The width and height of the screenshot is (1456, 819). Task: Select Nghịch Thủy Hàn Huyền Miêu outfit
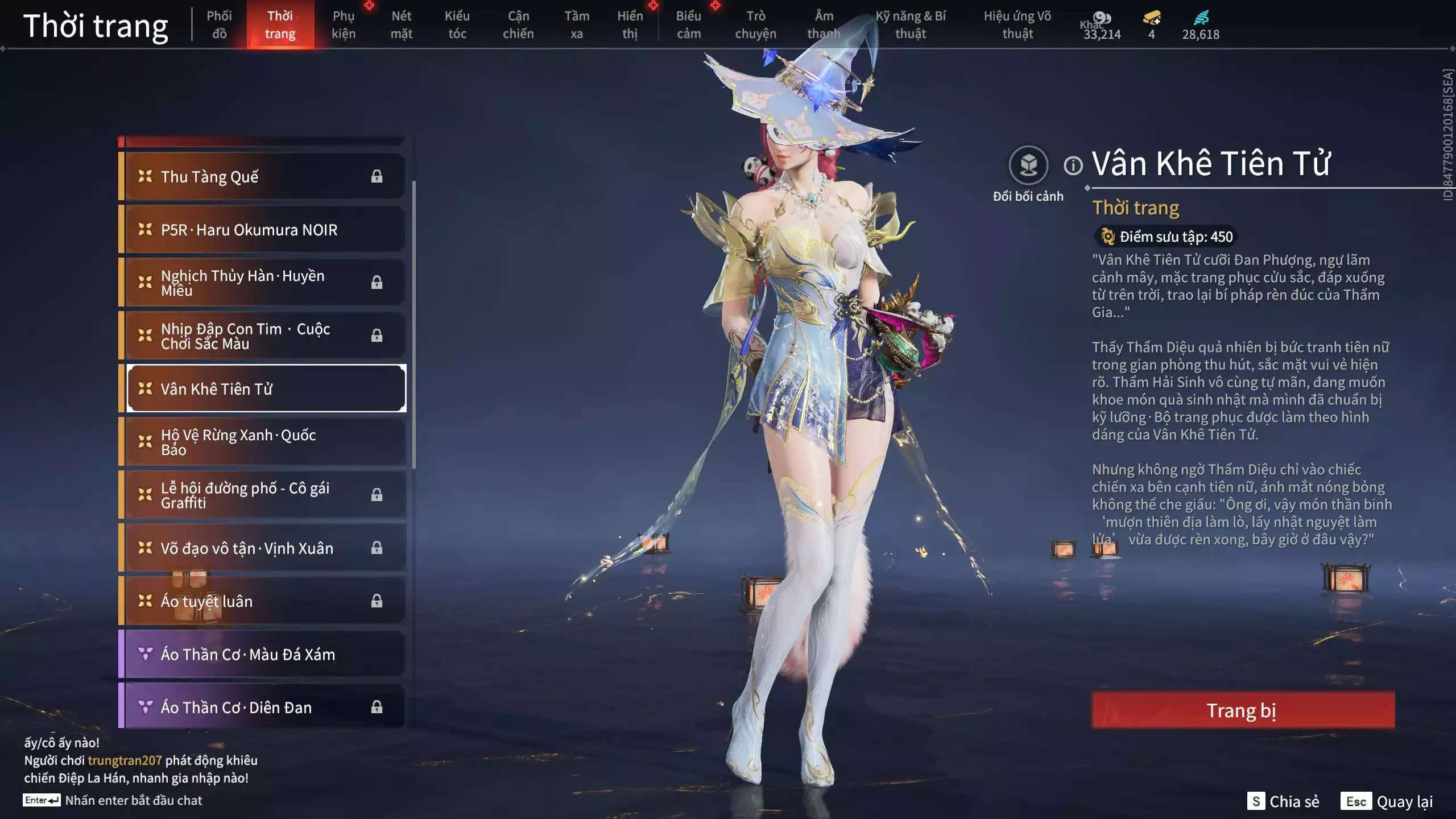pyautogui.click(x=264, y=283)
